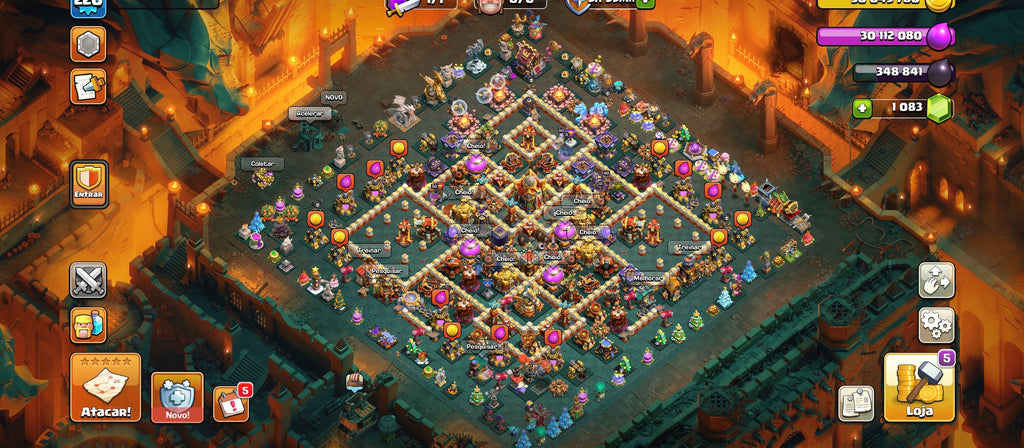Open the gear settings menu
Image resolution: width=1024 pixels, height=448 pixels.
click(936, 324)
